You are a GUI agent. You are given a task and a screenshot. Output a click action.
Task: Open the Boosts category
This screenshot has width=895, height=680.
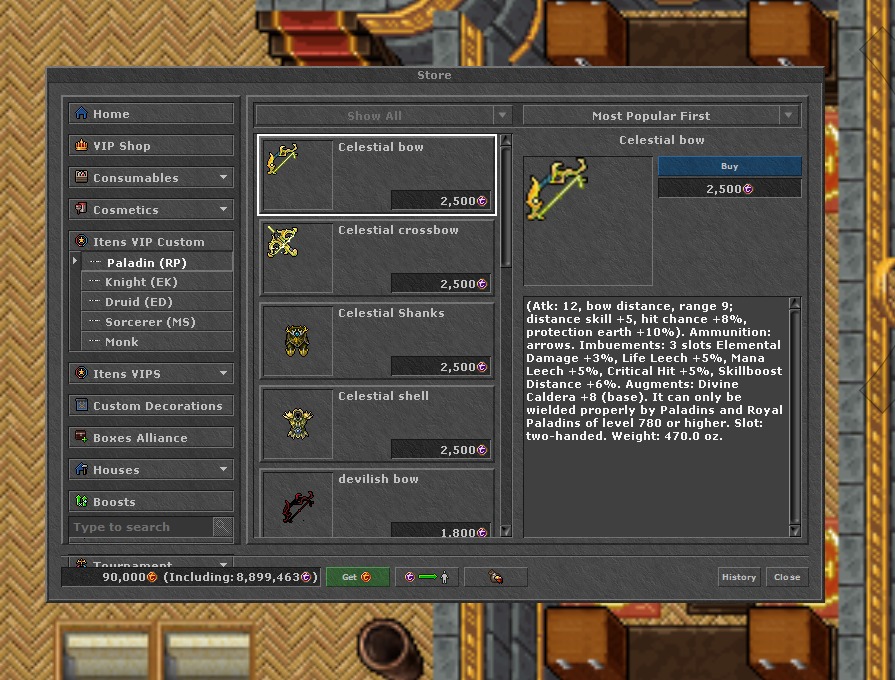click(x=150, y=502)
